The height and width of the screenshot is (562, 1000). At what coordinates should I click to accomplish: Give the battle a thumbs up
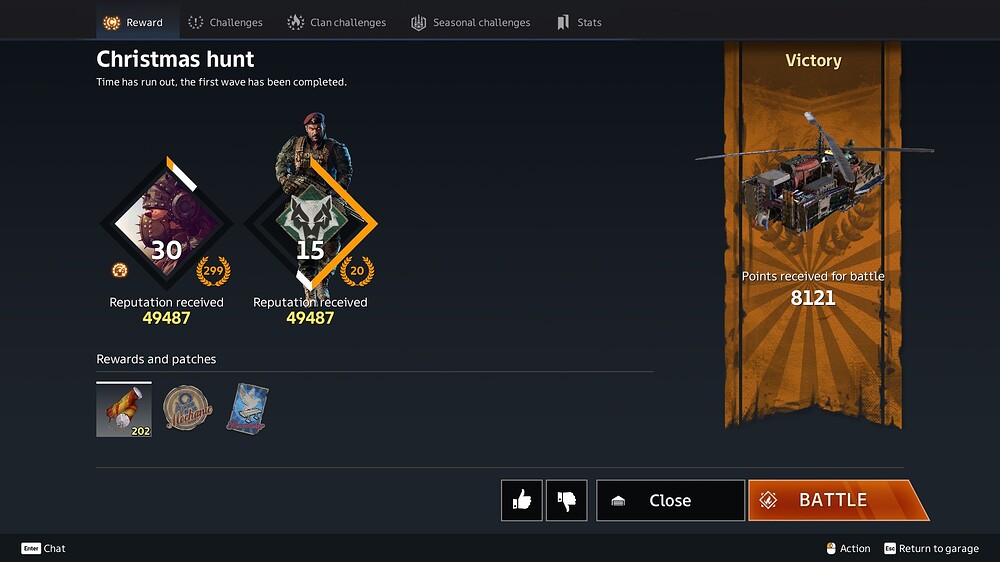point(522,500)
